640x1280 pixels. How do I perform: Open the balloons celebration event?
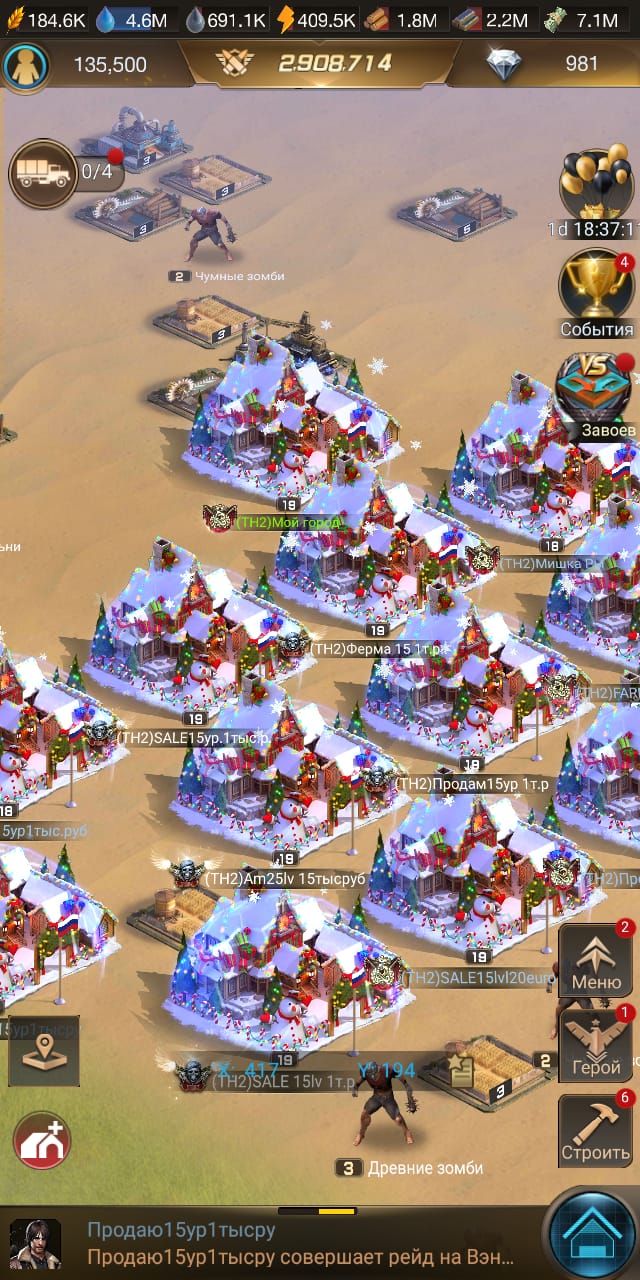pyautogui.click(x=595, y=185)
